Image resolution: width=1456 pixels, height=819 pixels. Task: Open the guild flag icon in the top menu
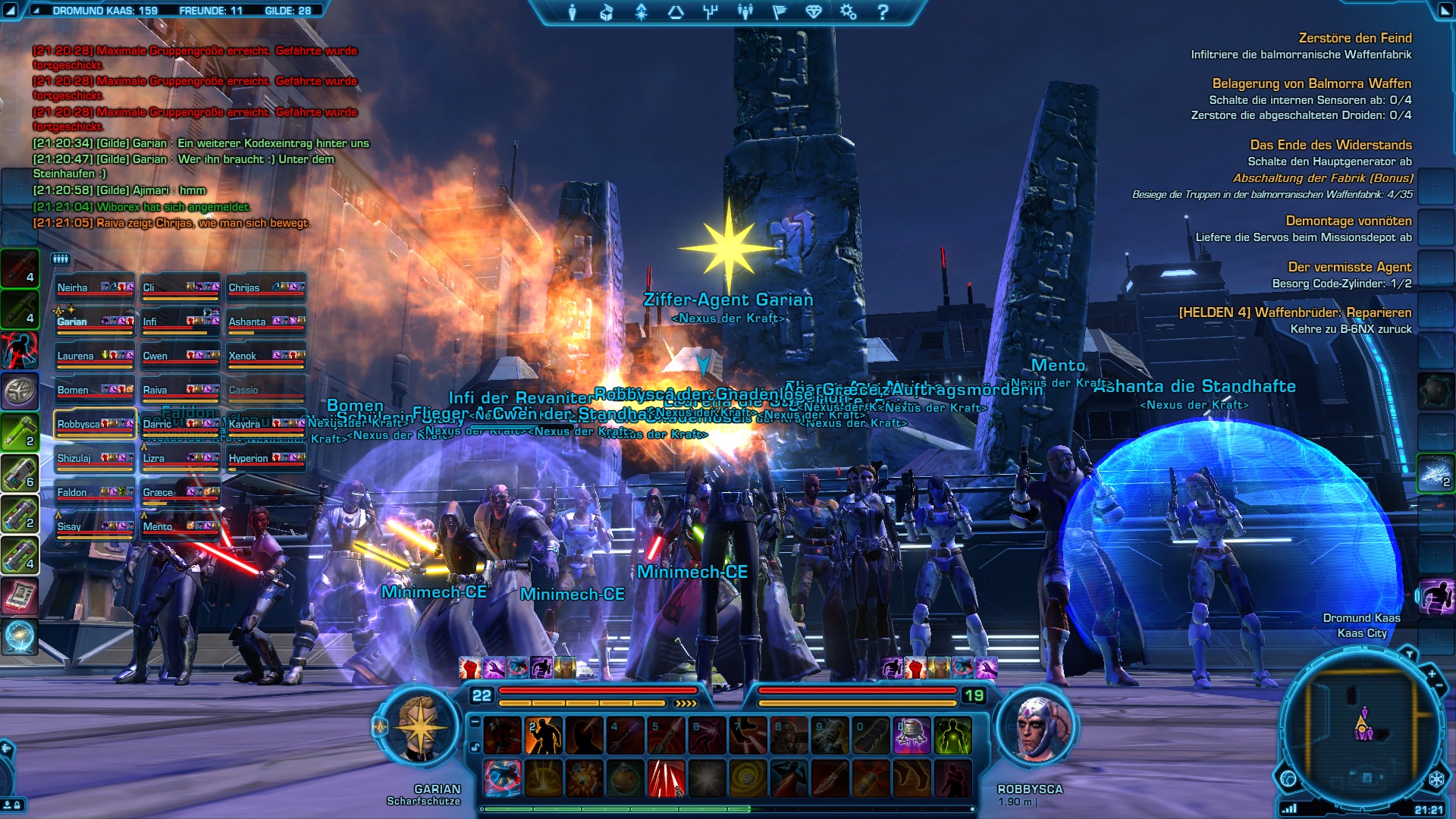pyautogui.click(x=780, y=12)
